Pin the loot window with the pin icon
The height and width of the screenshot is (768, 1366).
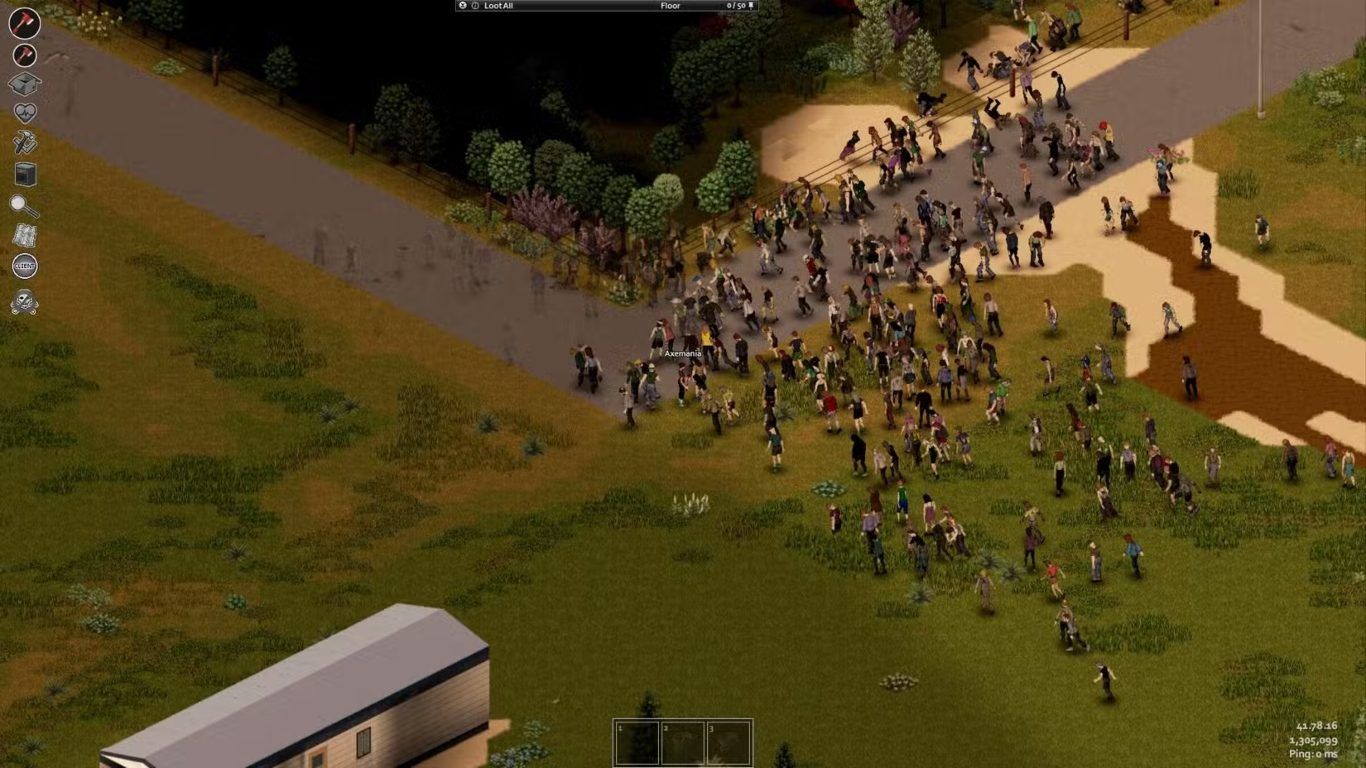(x=751, y=6)
